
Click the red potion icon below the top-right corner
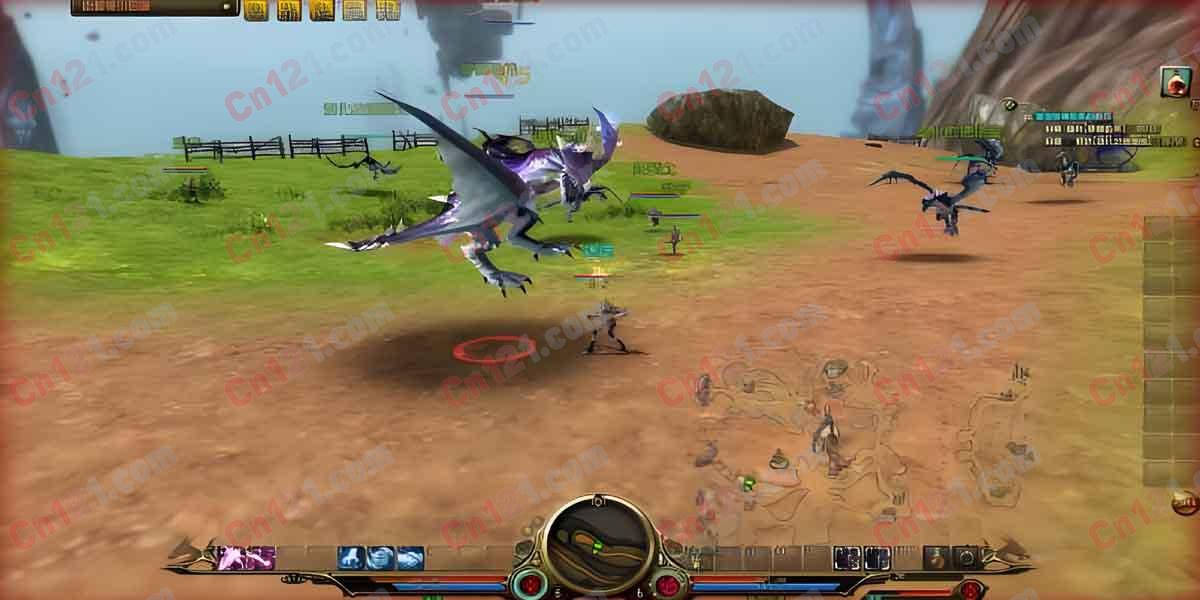coord(1176,82)
